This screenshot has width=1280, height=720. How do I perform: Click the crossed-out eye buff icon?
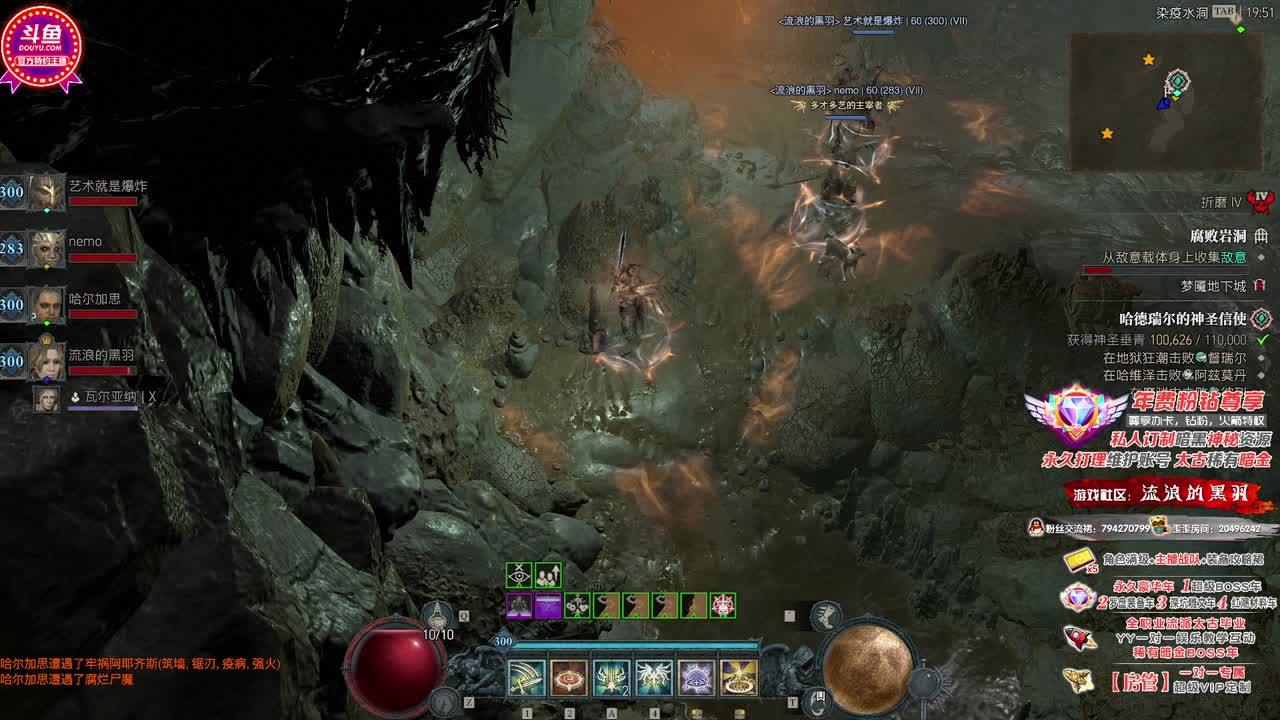tap(519, 575)
